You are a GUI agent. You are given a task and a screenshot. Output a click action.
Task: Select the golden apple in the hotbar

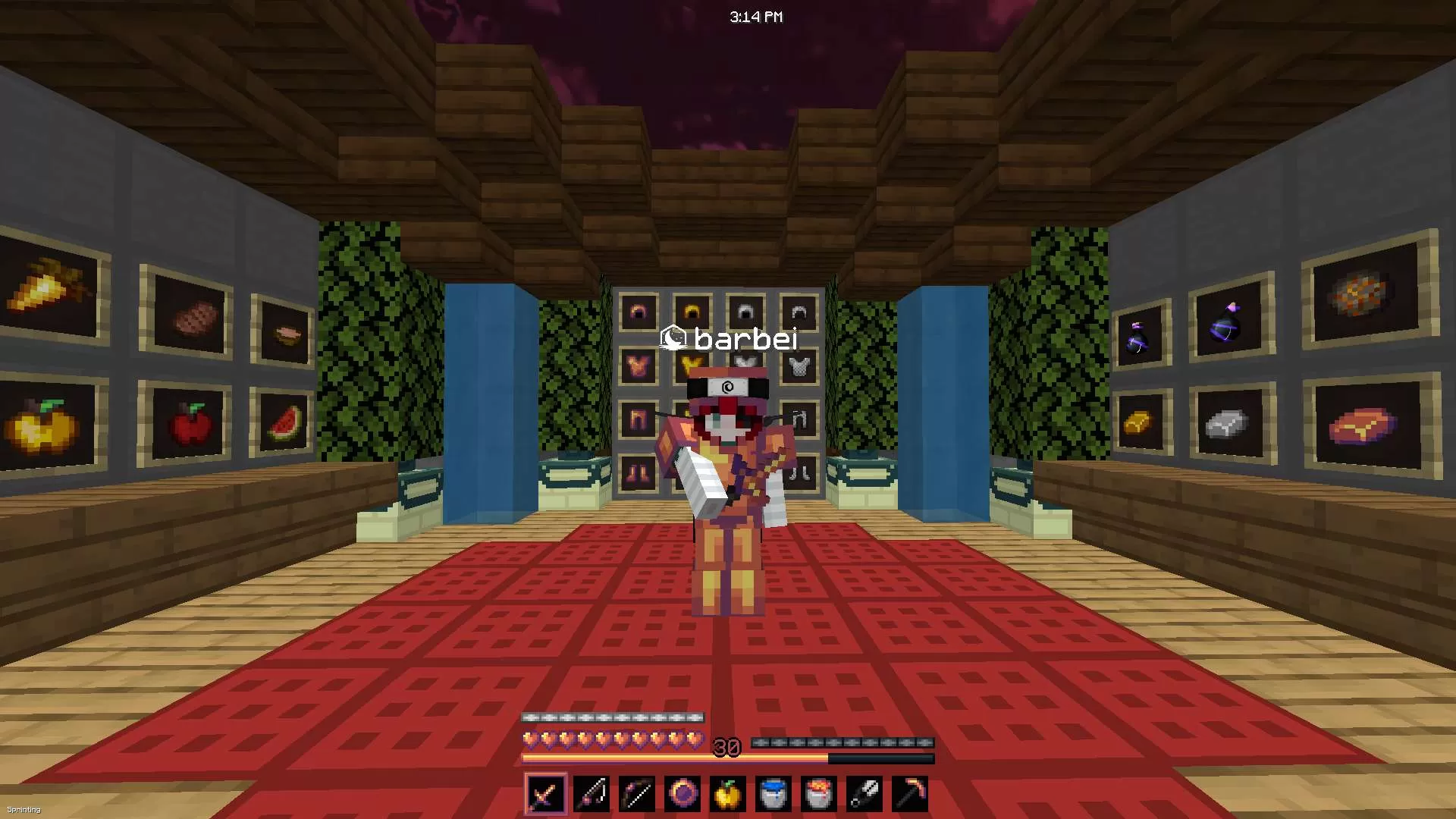point(728,793)
